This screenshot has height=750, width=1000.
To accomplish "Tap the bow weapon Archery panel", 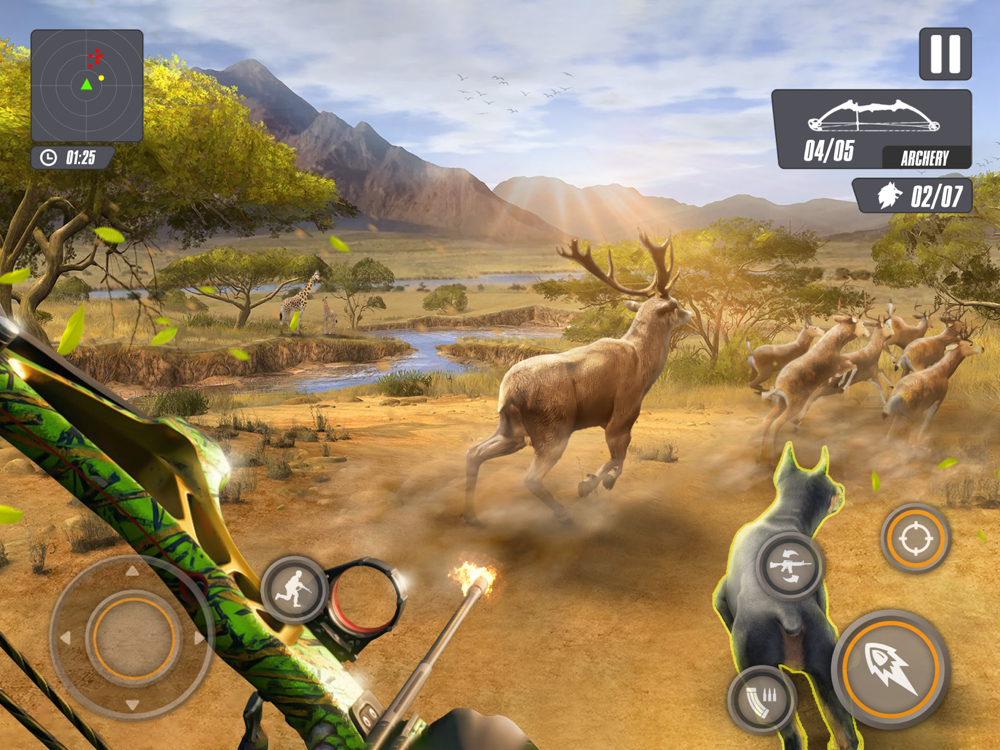I will click(x=871, y=129).
